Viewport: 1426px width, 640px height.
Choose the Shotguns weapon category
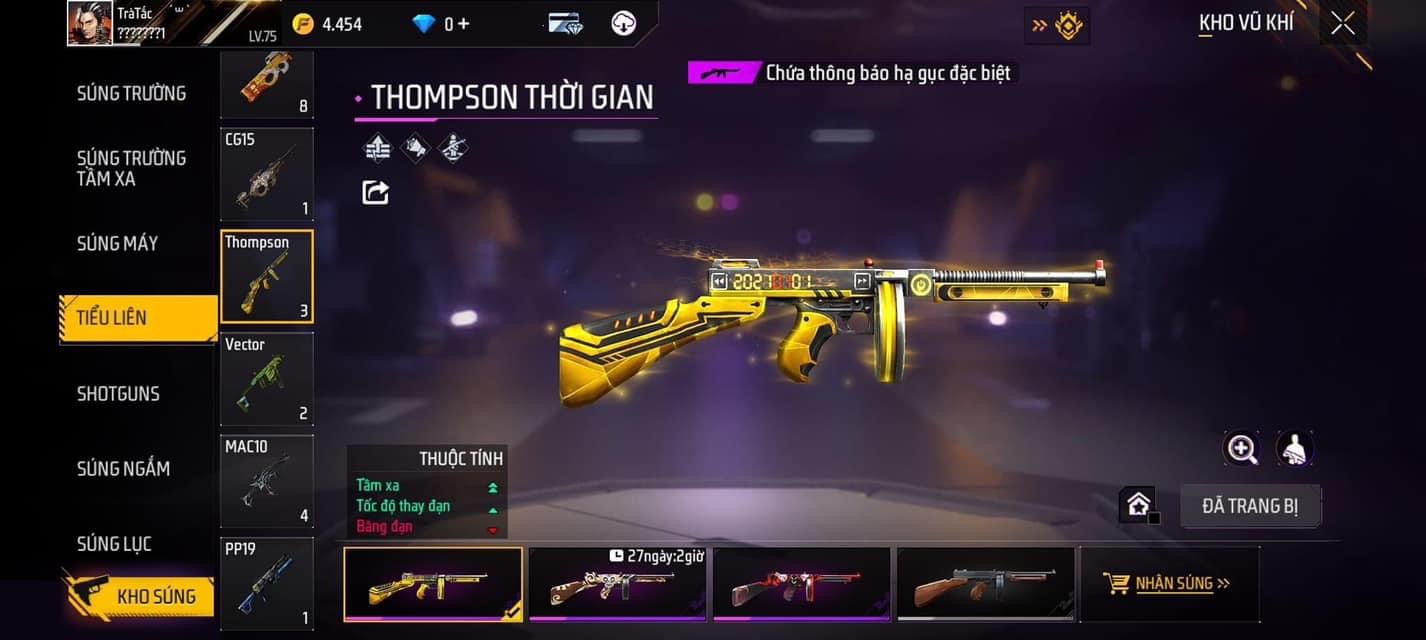coord(118,393)
